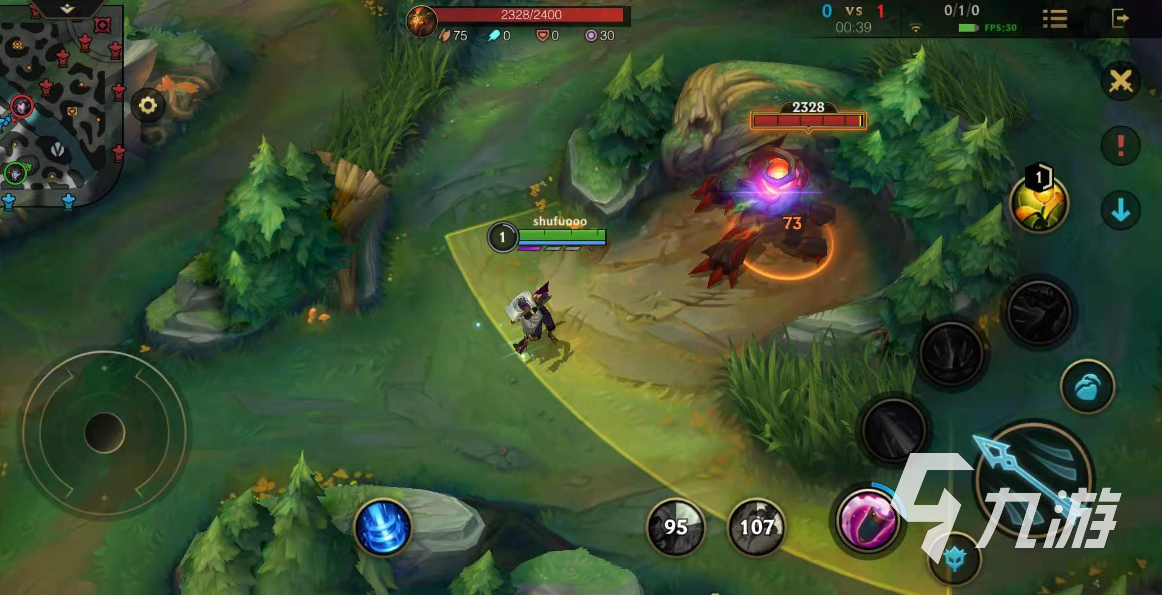Click the exit door icon
The image size is (1162, 595).
[x=1121, y=18]
